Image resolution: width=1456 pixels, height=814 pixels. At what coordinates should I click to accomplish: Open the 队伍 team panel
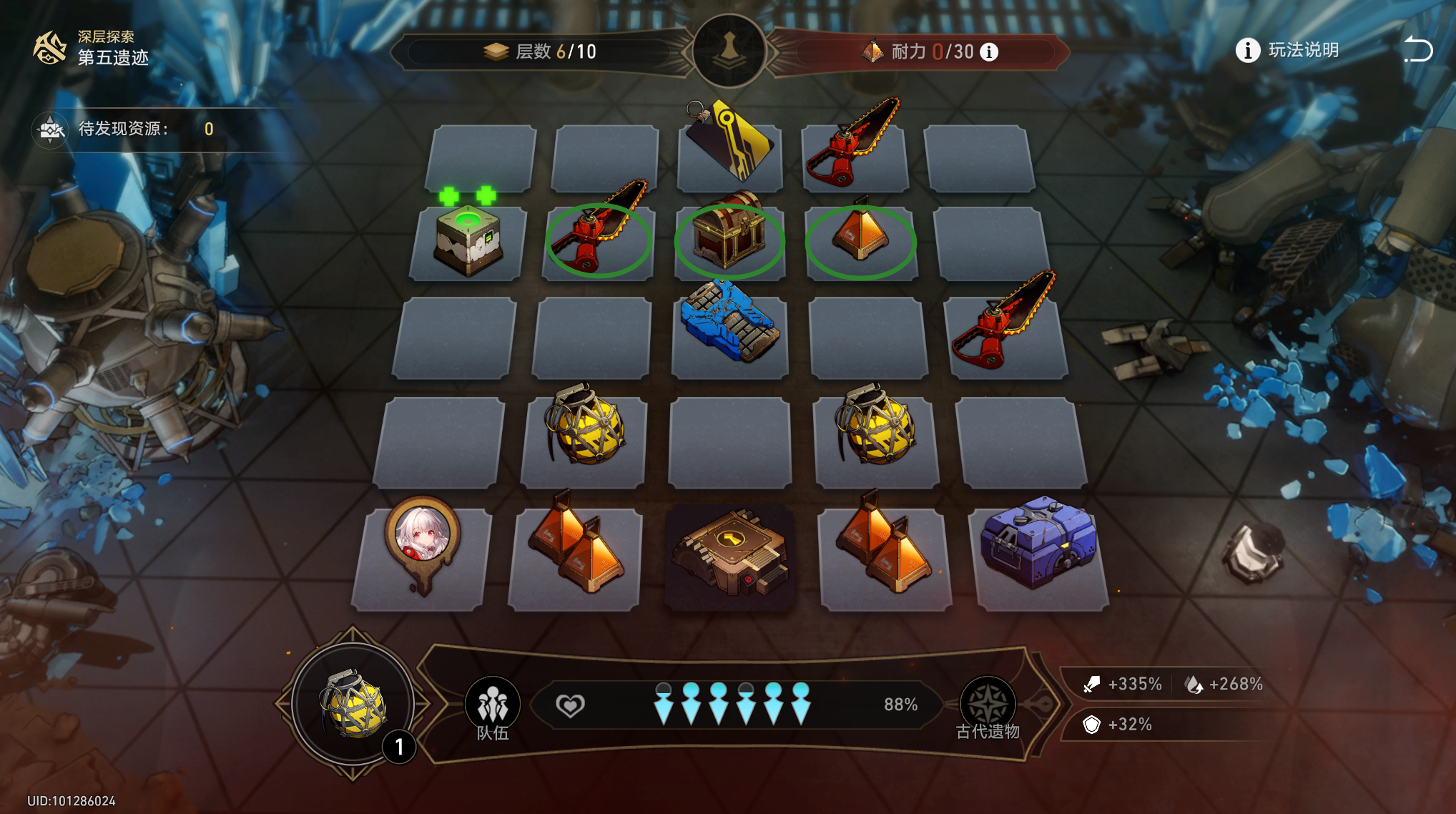pyautogui.click(x=493, y=708)
